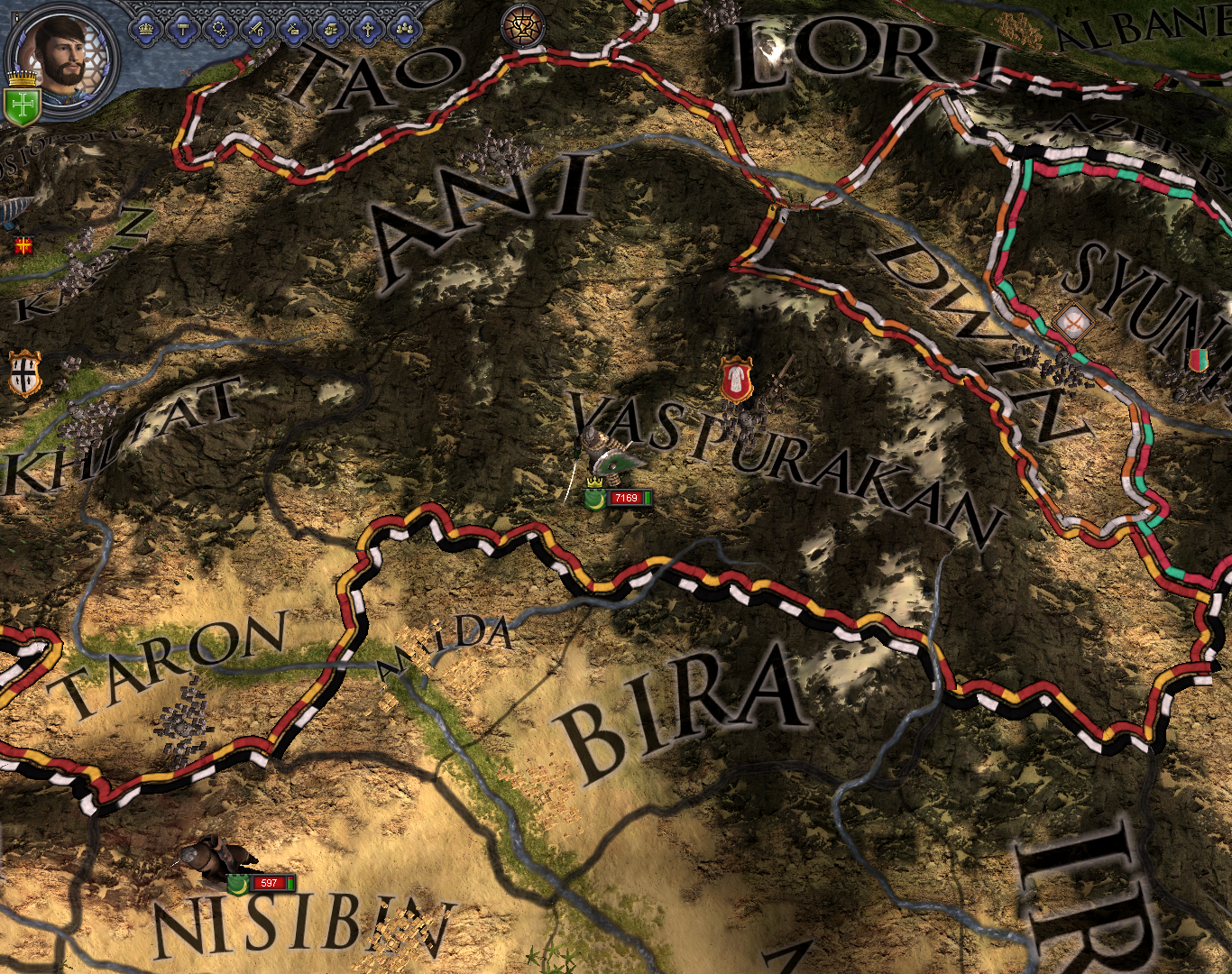Screen dimensions: 1232x974
Task: Open the Laws screen with the crown icon
Action: coord(146,28)
